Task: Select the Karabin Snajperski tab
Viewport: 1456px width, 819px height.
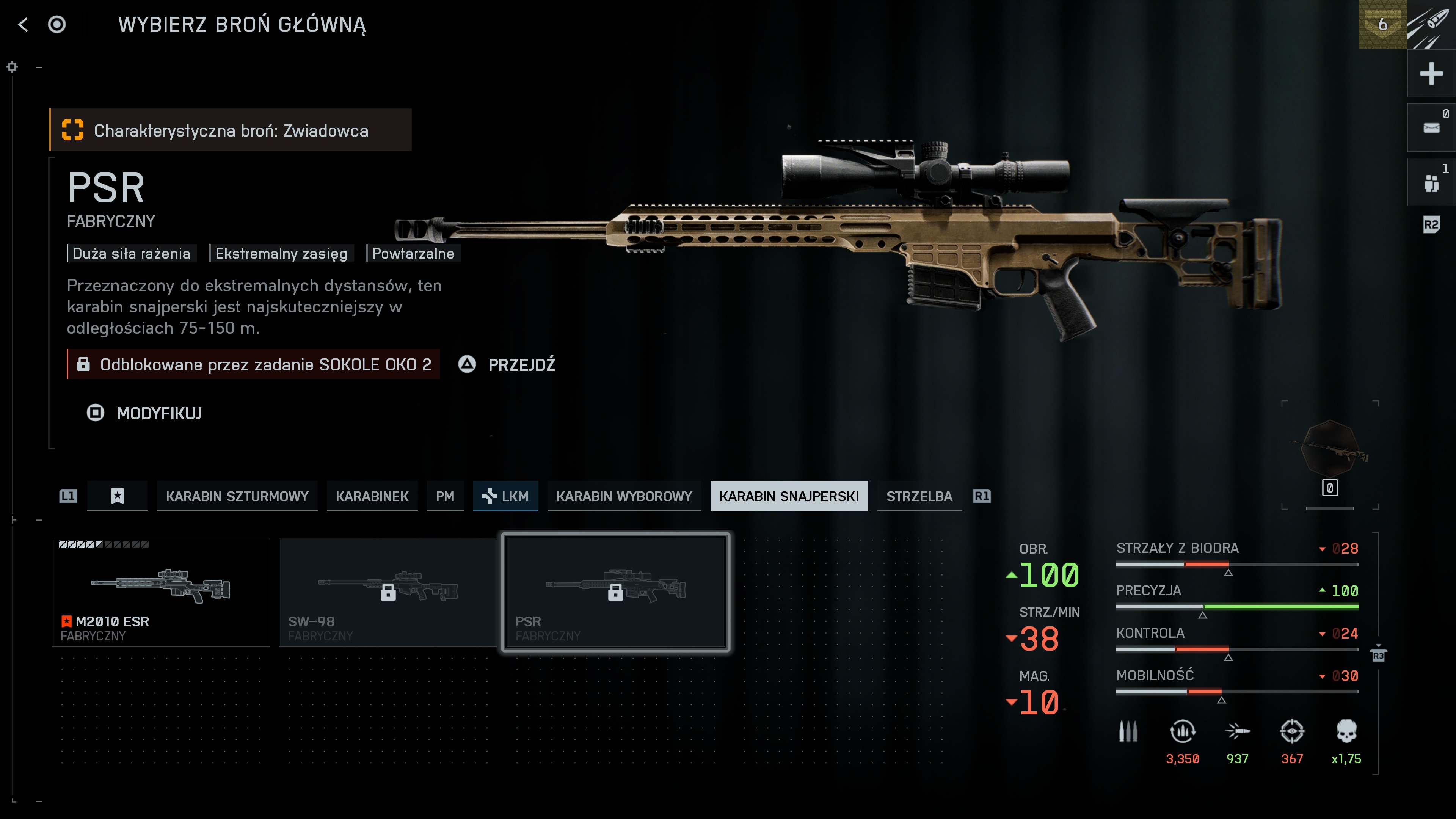Action: [x=789, y=496]
